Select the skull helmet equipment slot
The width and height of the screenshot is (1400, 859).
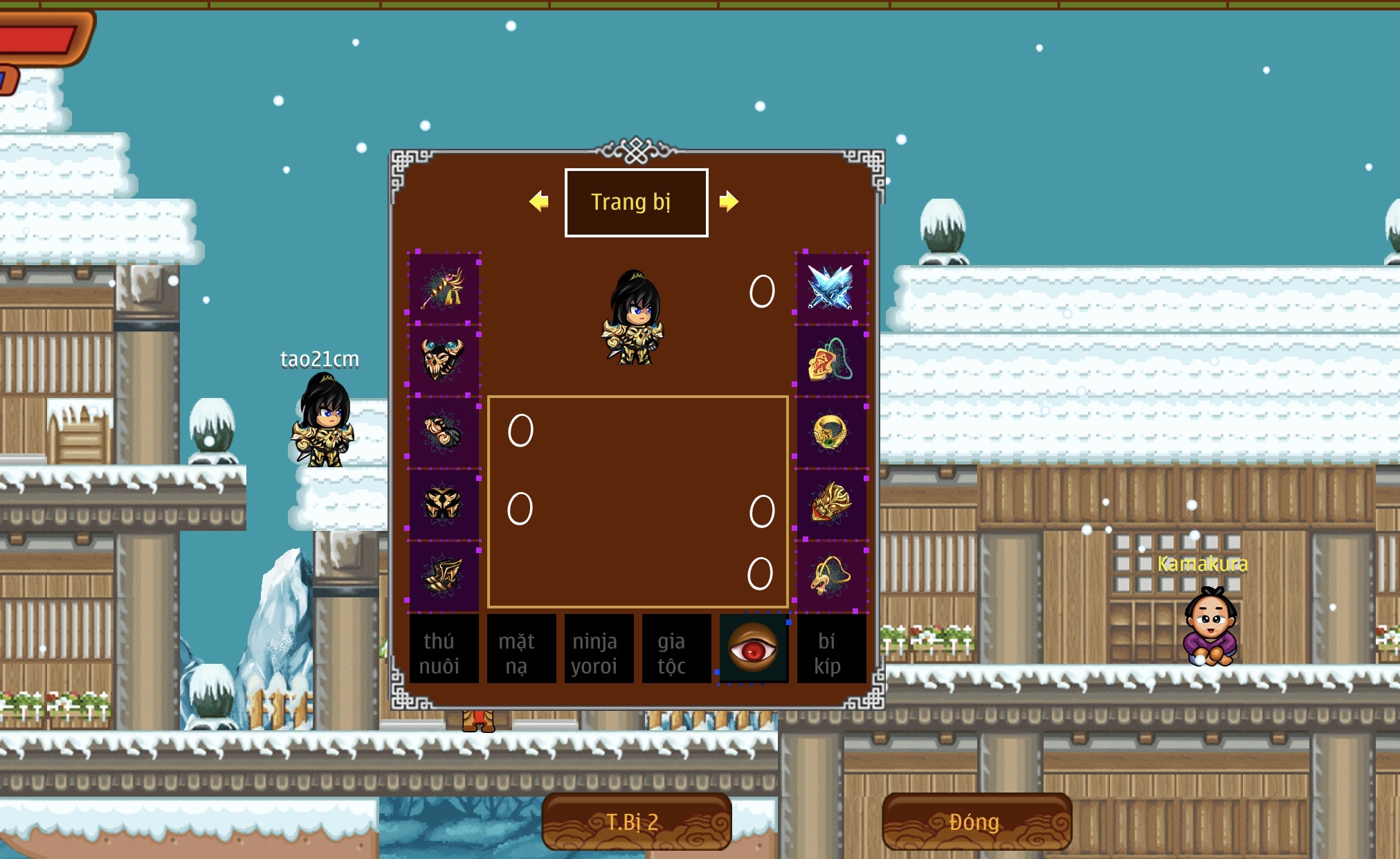click(x=444, y=360)
